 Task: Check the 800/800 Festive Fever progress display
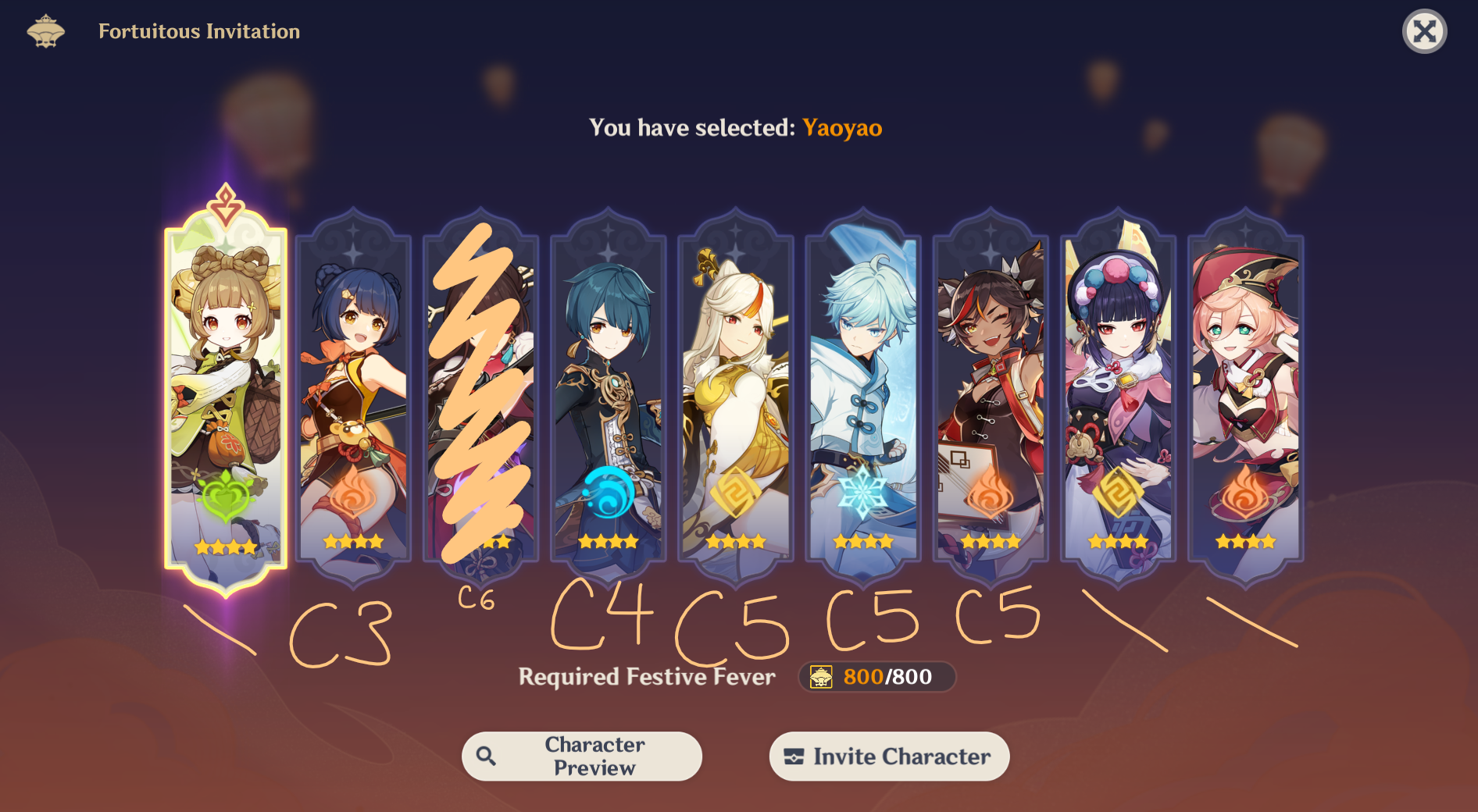tap(875, 678)
